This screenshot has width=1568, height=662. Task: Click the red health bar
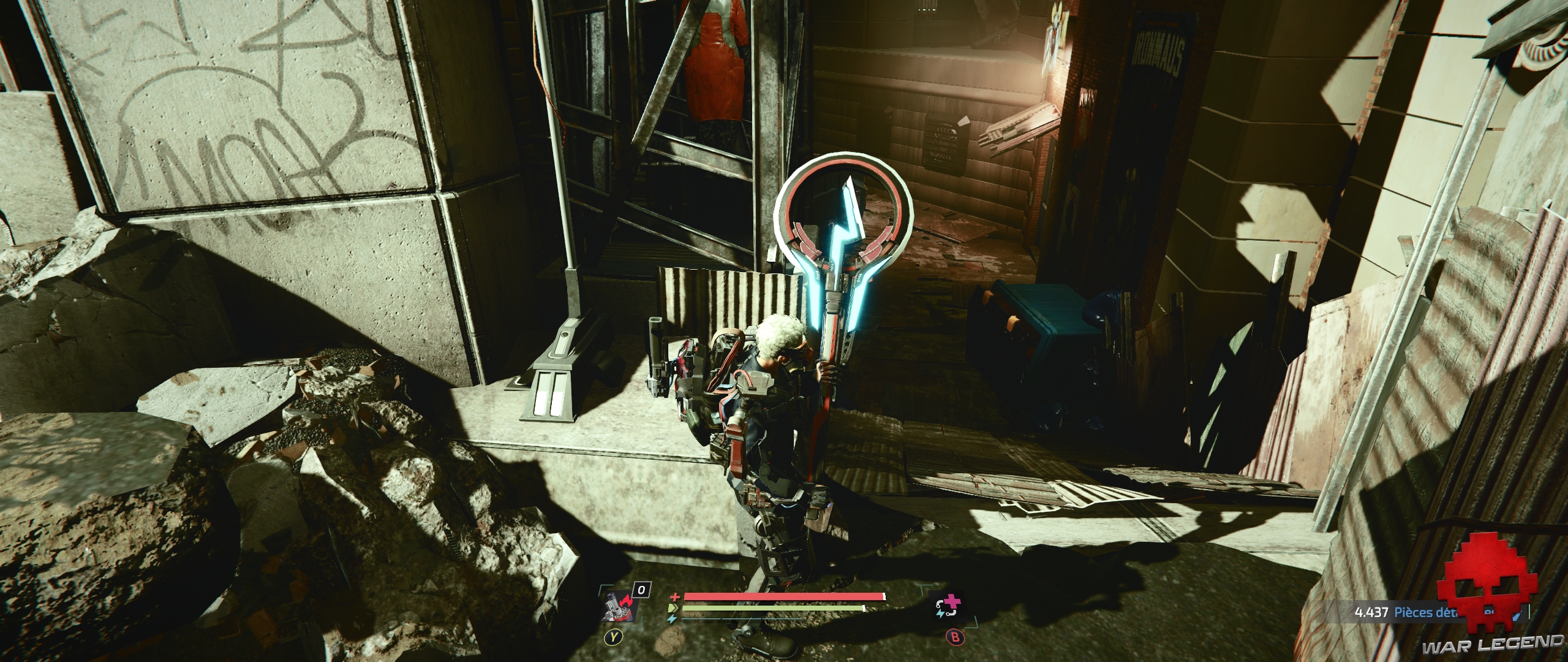784,596
